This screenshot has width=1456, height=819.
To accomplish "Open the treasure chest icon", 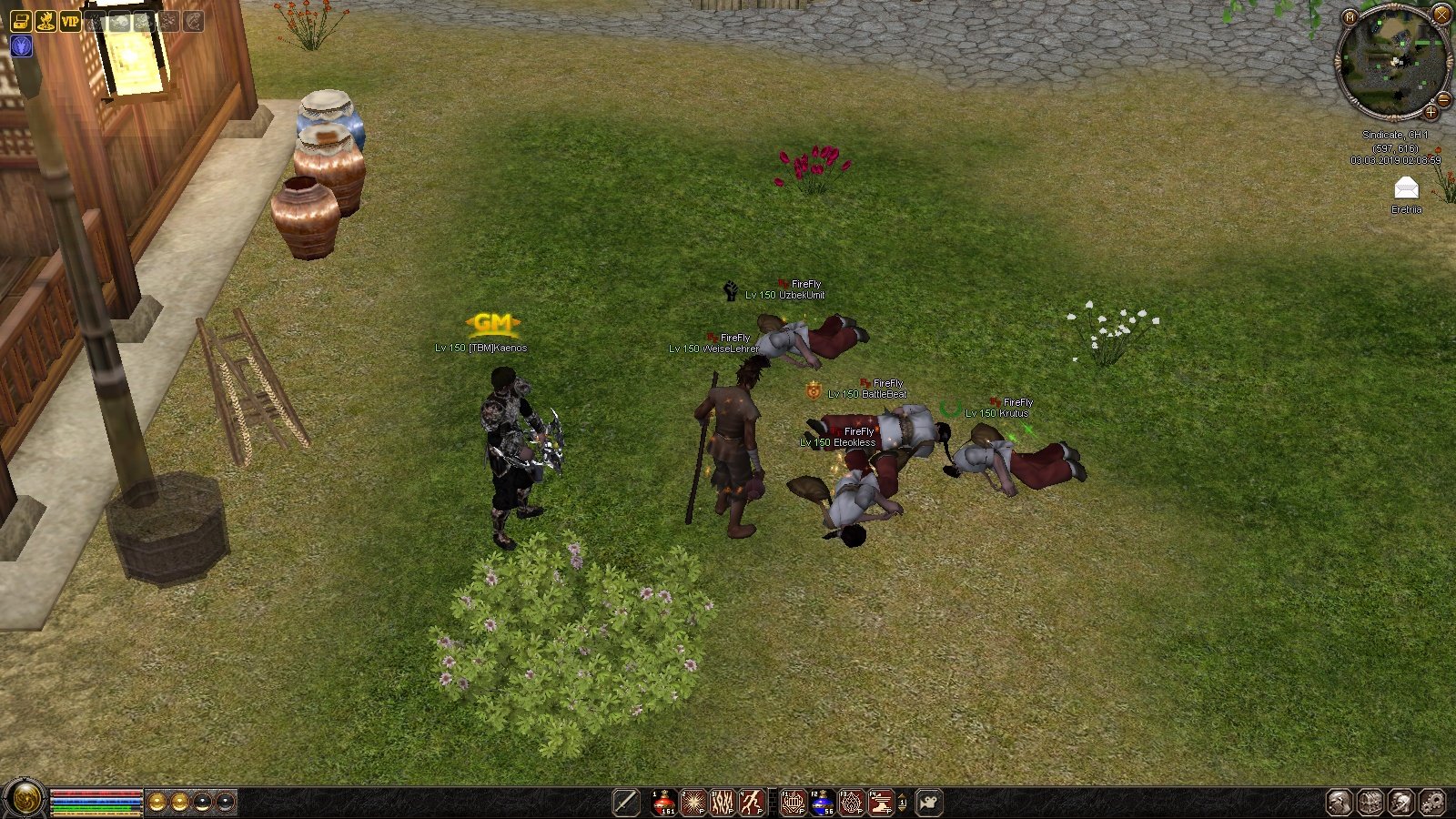I will click(x=21, y=20).
